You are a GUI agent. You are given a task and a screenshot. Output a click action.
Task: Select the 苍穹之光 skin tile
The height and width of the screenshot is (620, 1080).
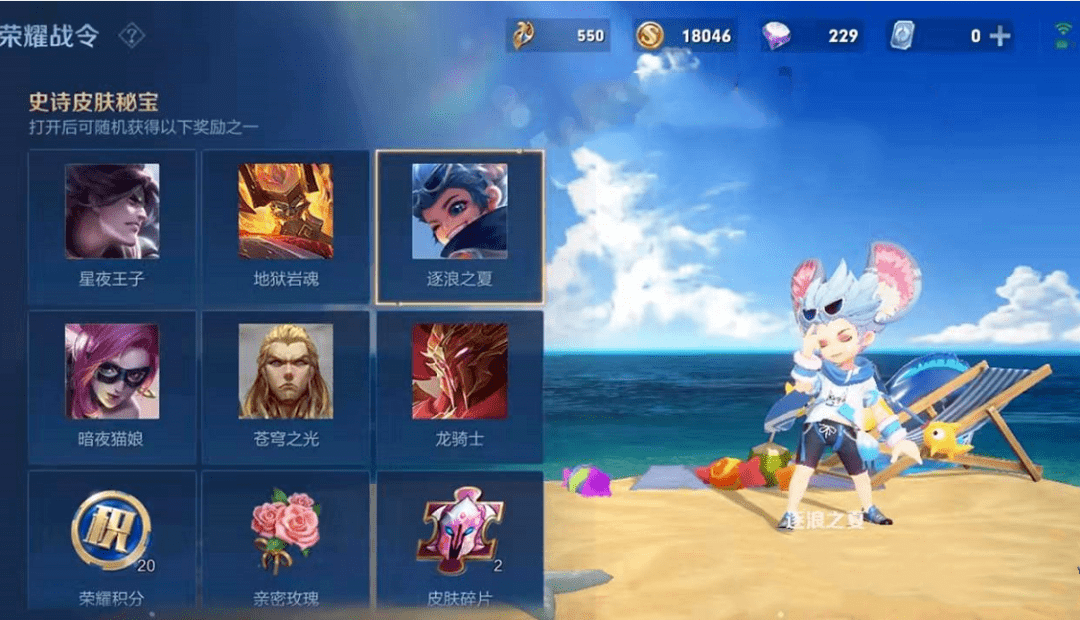(x=286, y=387)
